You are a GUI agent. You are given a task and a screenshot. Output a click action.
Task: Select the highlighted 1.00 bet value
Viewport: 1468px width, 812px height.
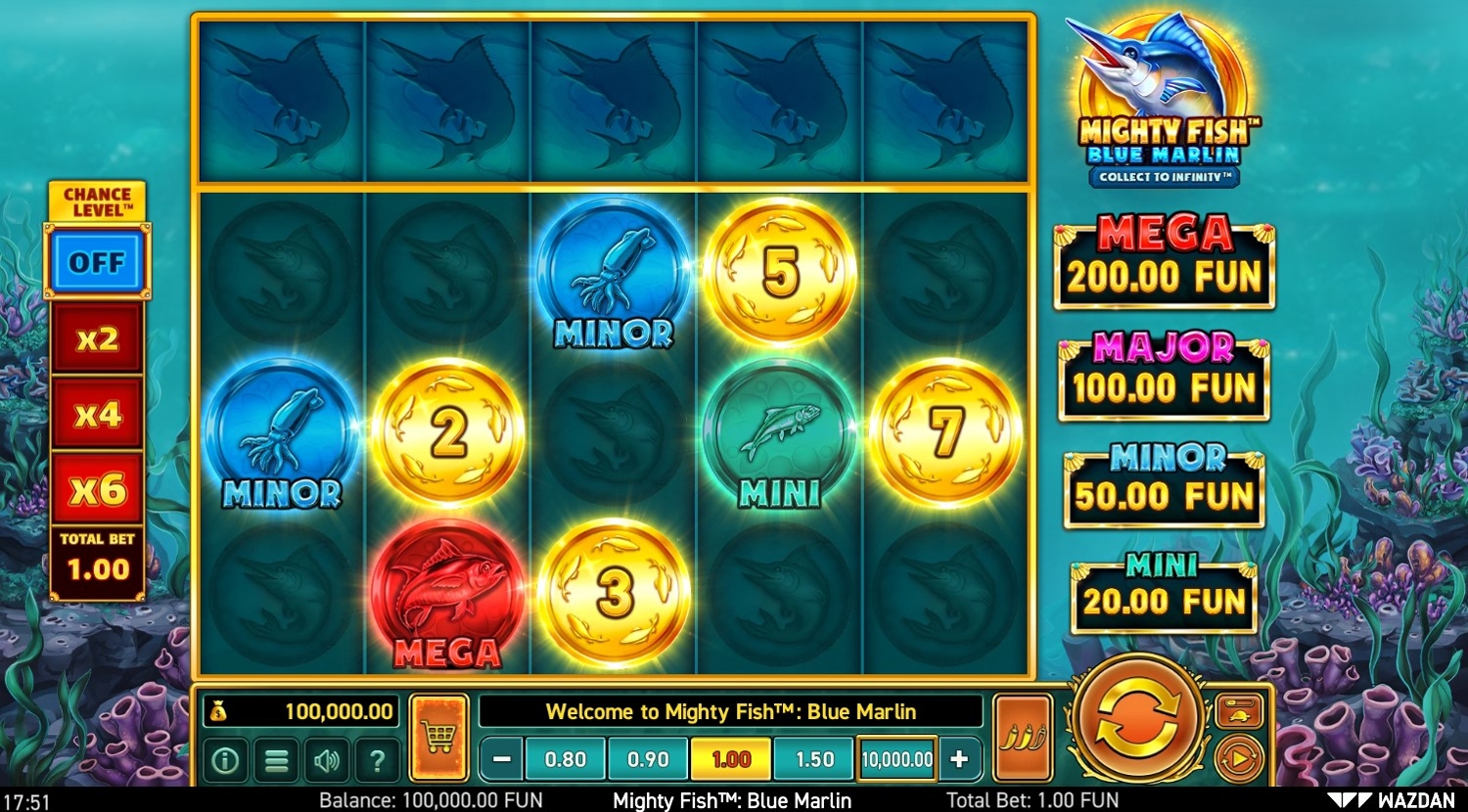click(731, 759)
